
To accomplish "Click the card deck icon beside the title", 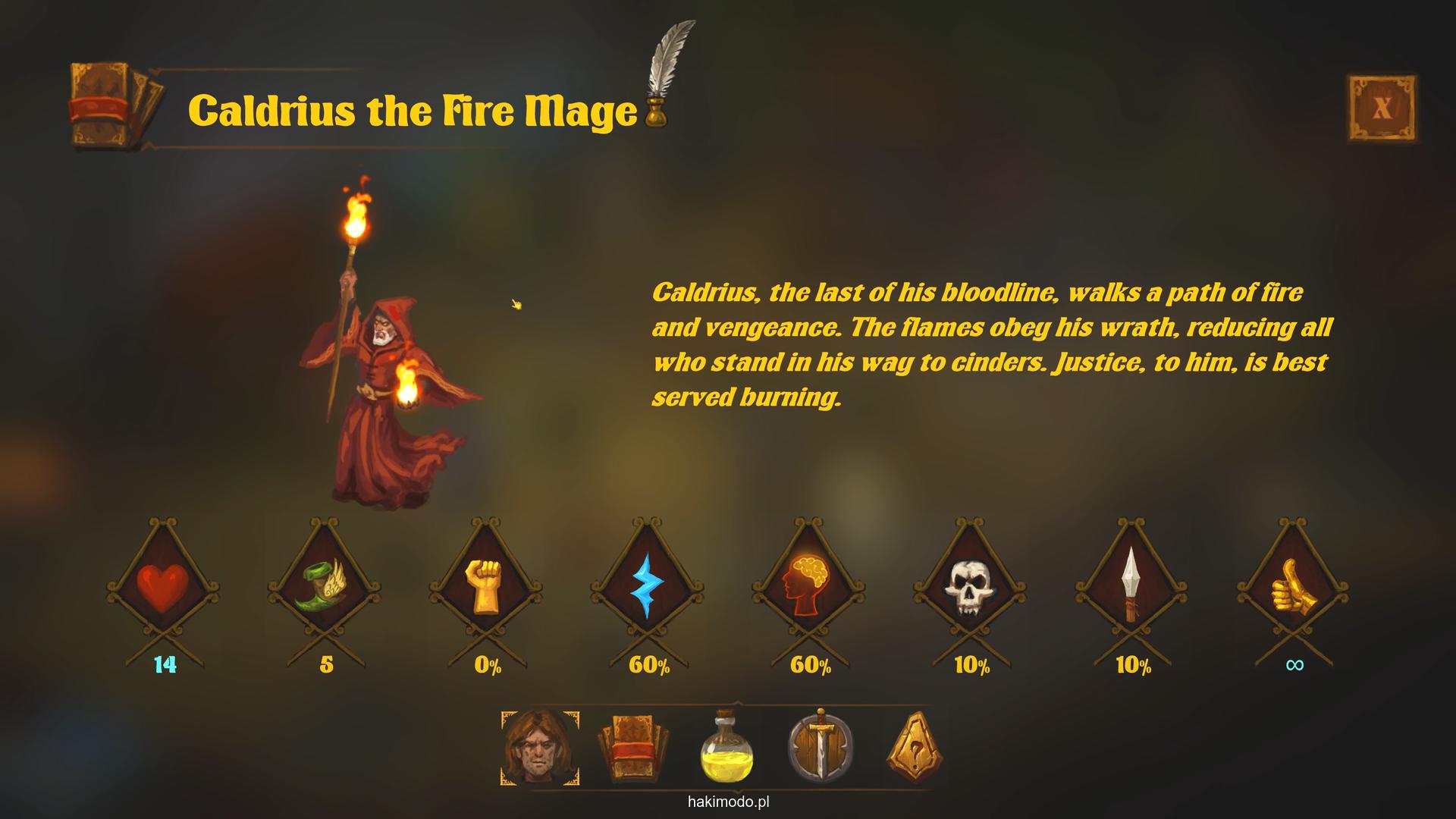I will tap(115, 106).
